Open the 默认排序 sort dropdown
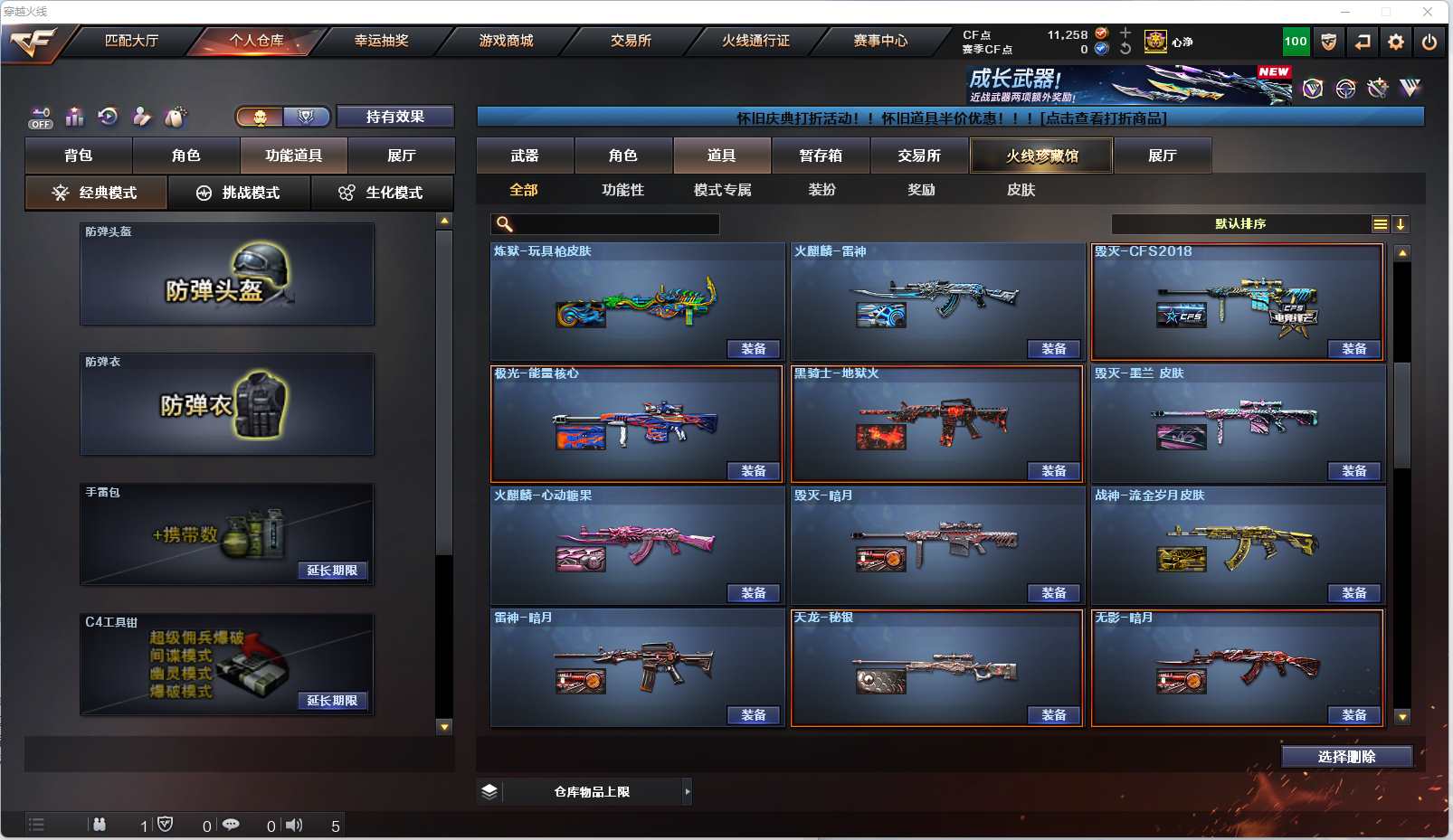 point(1240,224)
